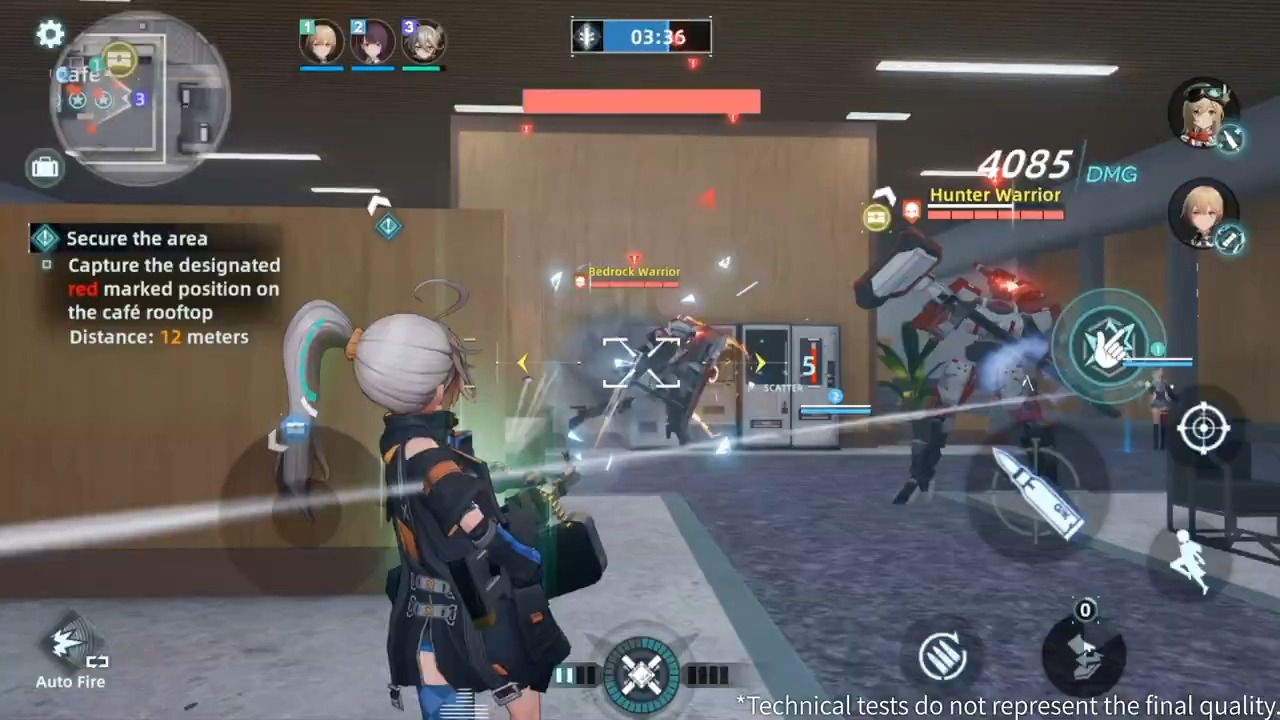The image size is (1280, 720).
Task: Open the game settings gear
Action: pos(51,34)
